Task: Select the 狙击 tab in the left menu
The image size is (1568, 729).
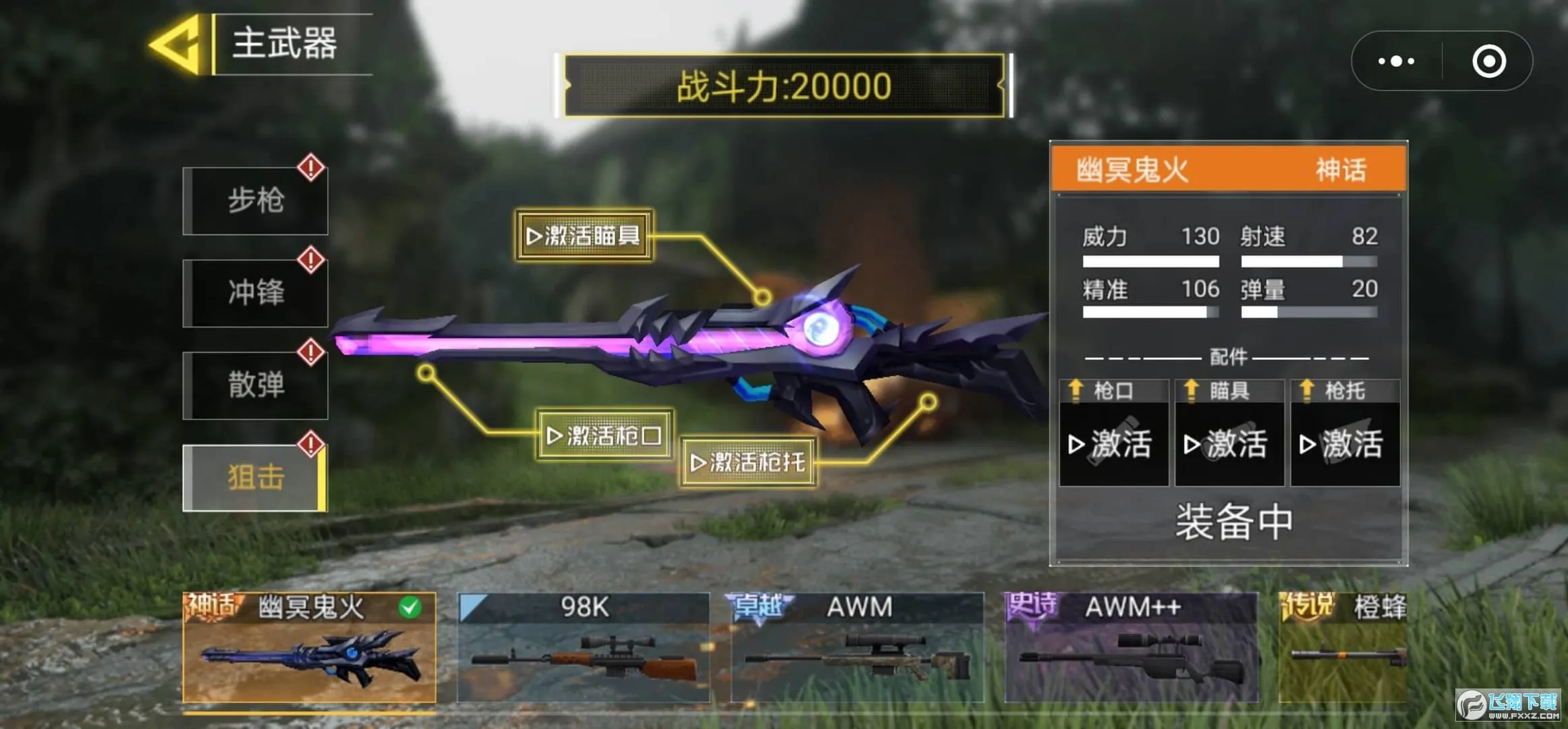Action: 255,476
